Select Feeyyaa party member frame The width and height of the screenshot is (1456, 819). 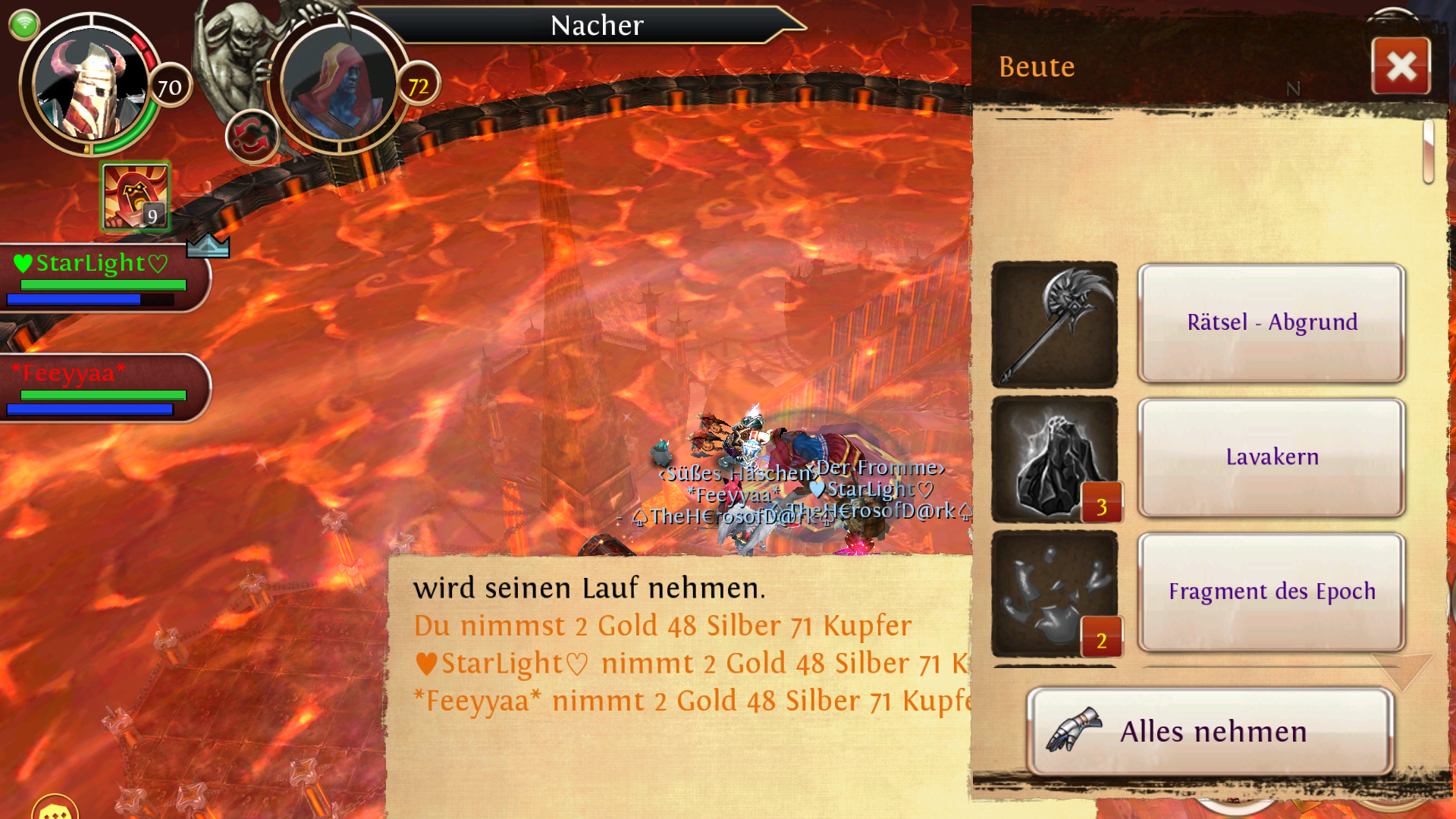[102, 388]
